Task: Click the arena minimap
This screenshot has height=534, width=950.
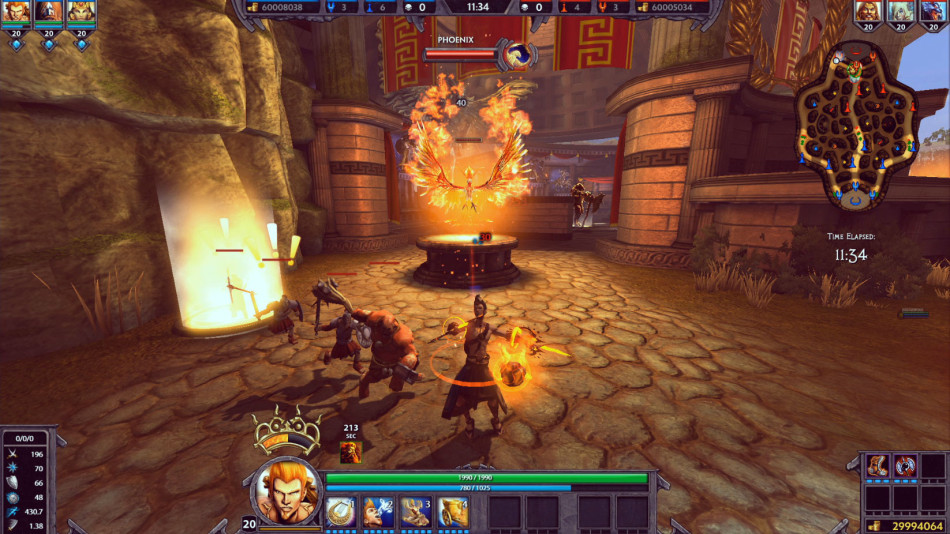Action: (856, 127)
